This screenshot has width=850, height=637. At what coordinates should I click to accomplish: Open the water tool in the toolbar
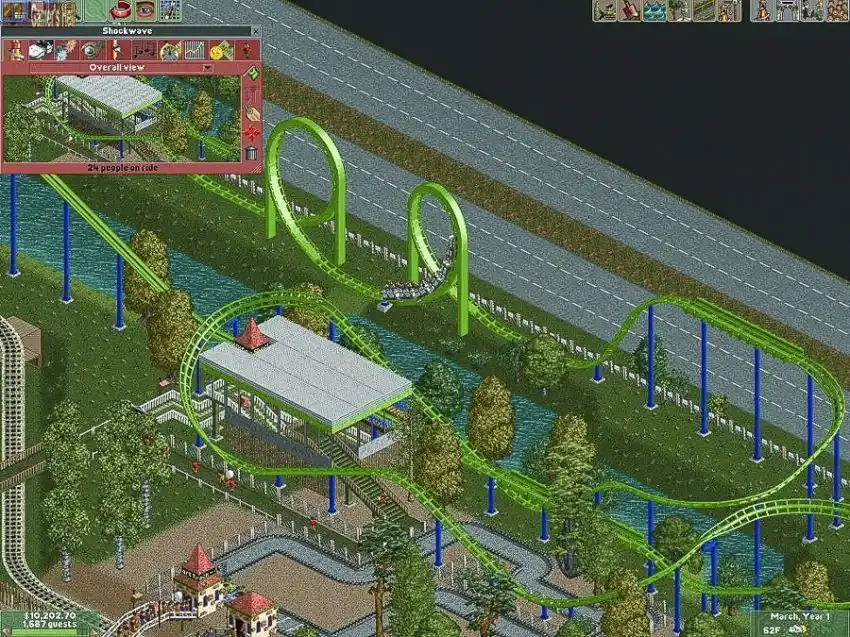click(x=654, y=11)
